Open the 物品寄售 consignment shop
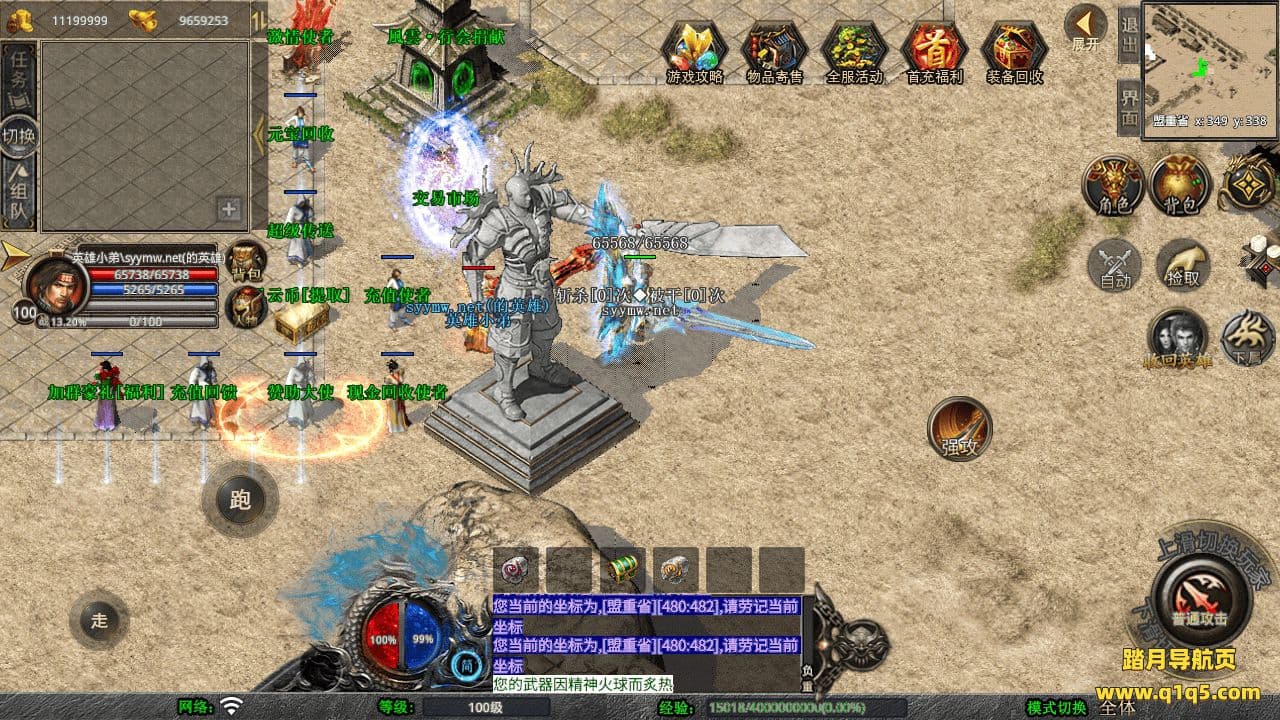This screenshot has height=720, width=1280. coord(774,50)
